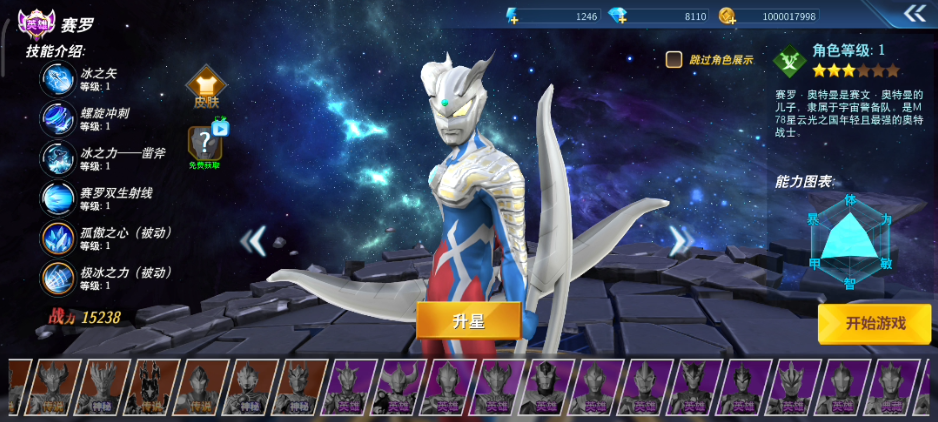Add more gold coins
Image resolution: width=938 pixels, height=422 pixels.
727,16
